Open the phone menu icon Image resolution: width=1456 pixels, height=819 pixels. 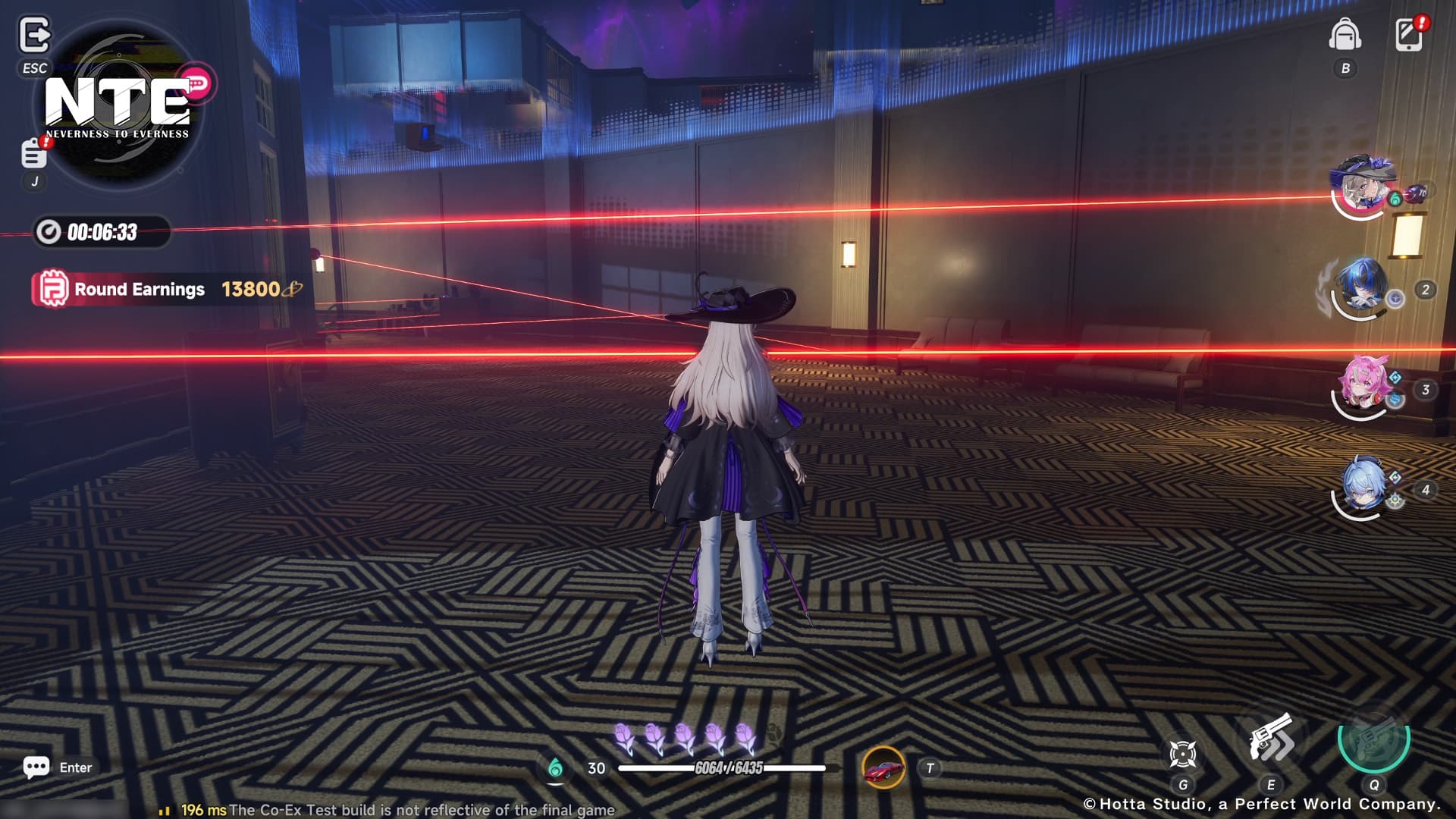coord(1409,35)
